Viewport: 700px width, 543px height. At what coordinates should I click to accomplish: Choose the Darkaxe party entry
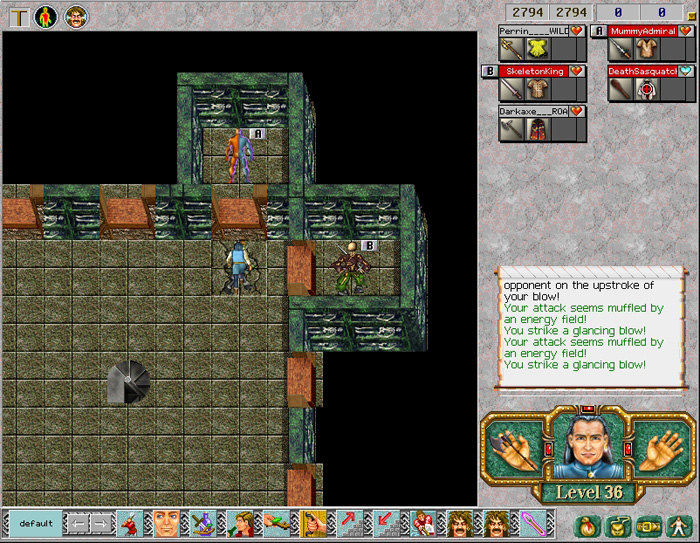point(534,111)
